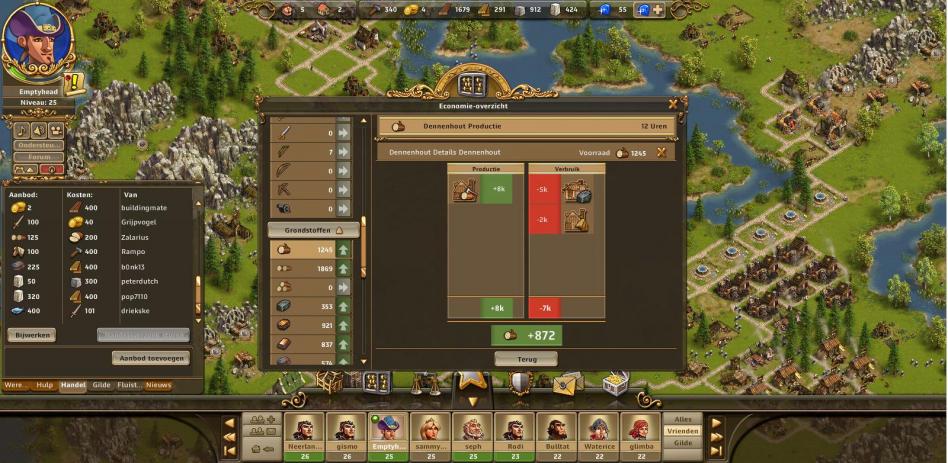Open the Nieuws tab

[x=158, y=384]
